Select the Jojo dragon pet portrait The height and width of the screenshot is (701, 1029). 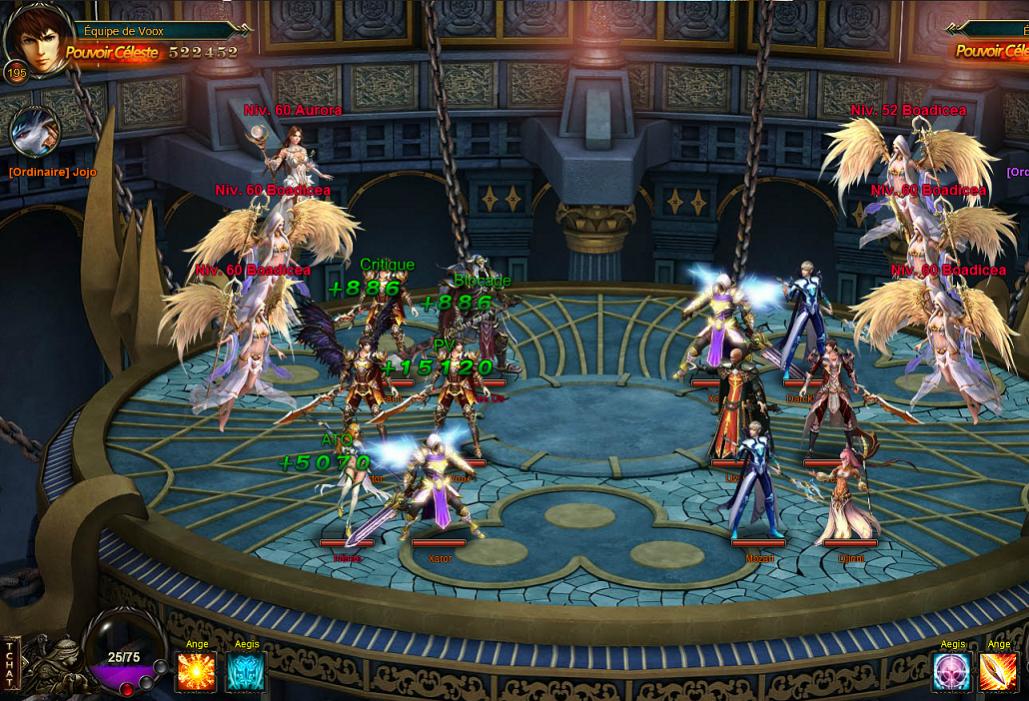(35, 131)
